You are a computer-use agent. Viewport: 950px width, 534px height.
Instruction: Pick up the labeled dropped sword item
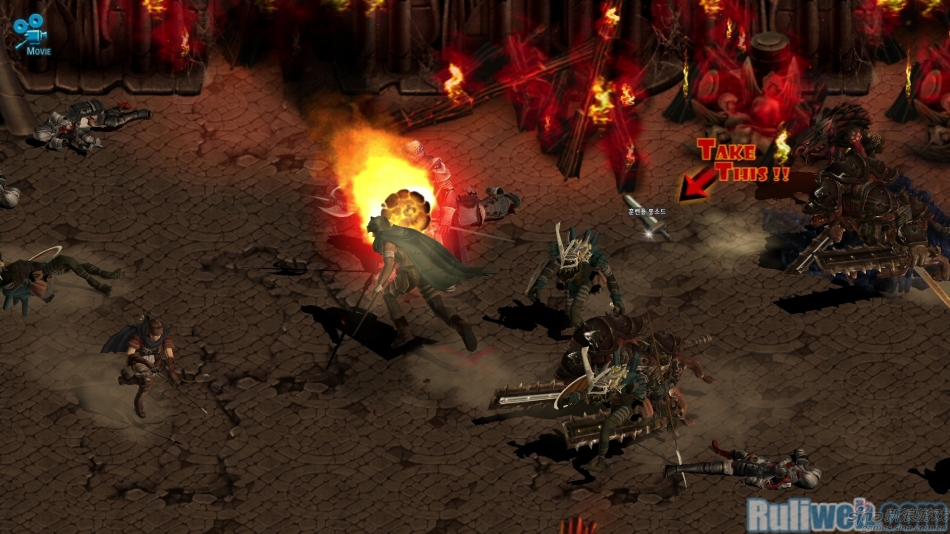coord(647,227)
